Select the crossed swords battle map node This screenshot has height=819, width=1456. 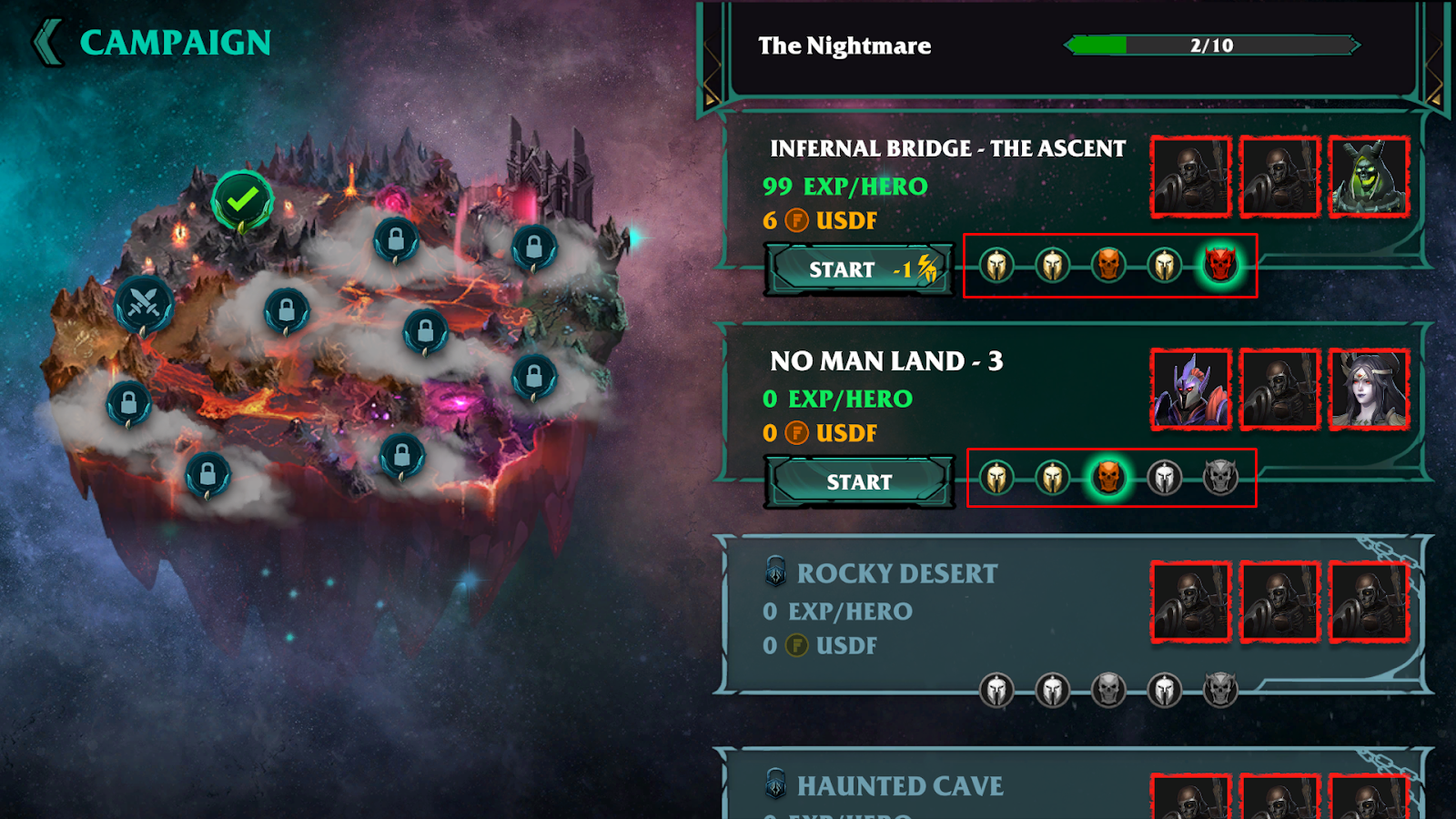tap(144, 304)
